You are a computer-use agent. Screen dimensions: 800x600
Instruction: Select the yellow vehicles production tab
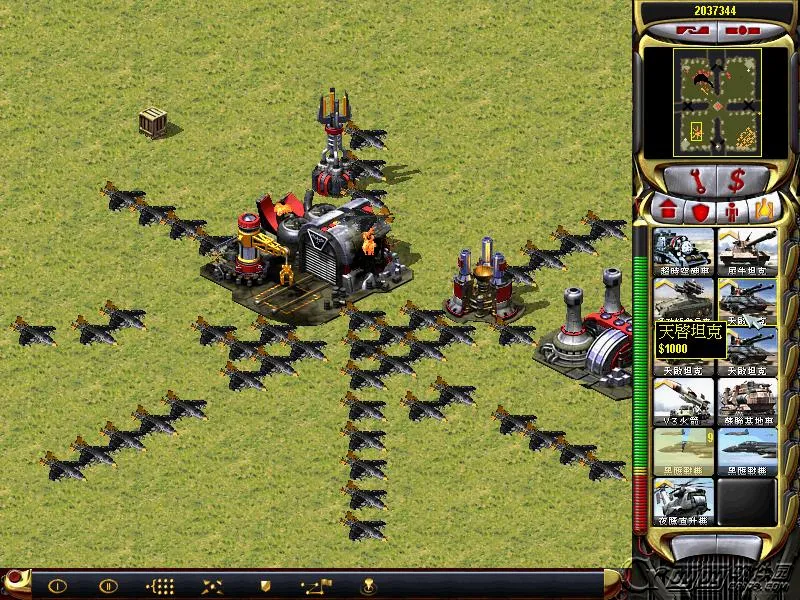pos(765,210)
